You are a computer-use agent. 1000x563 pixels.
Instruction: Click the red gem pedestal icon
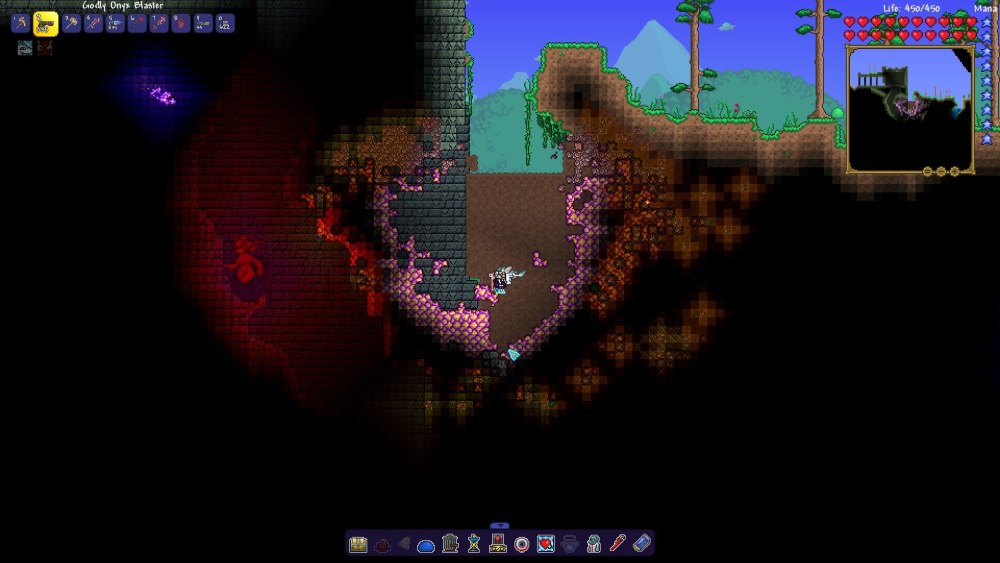[498, 544]
